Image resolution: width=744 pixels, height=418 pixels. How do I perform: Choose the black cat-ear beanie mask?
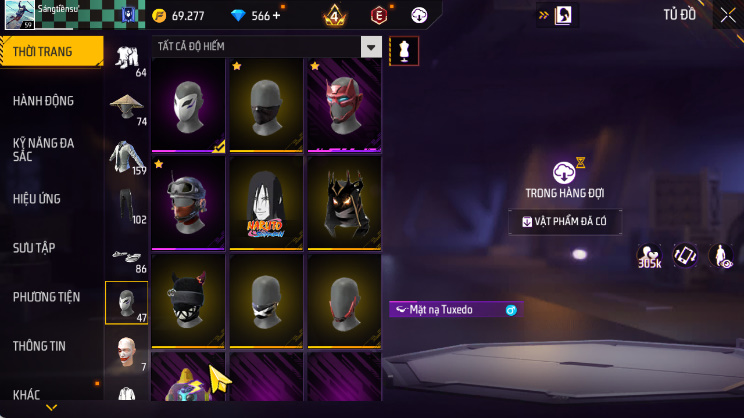(189, 300)
